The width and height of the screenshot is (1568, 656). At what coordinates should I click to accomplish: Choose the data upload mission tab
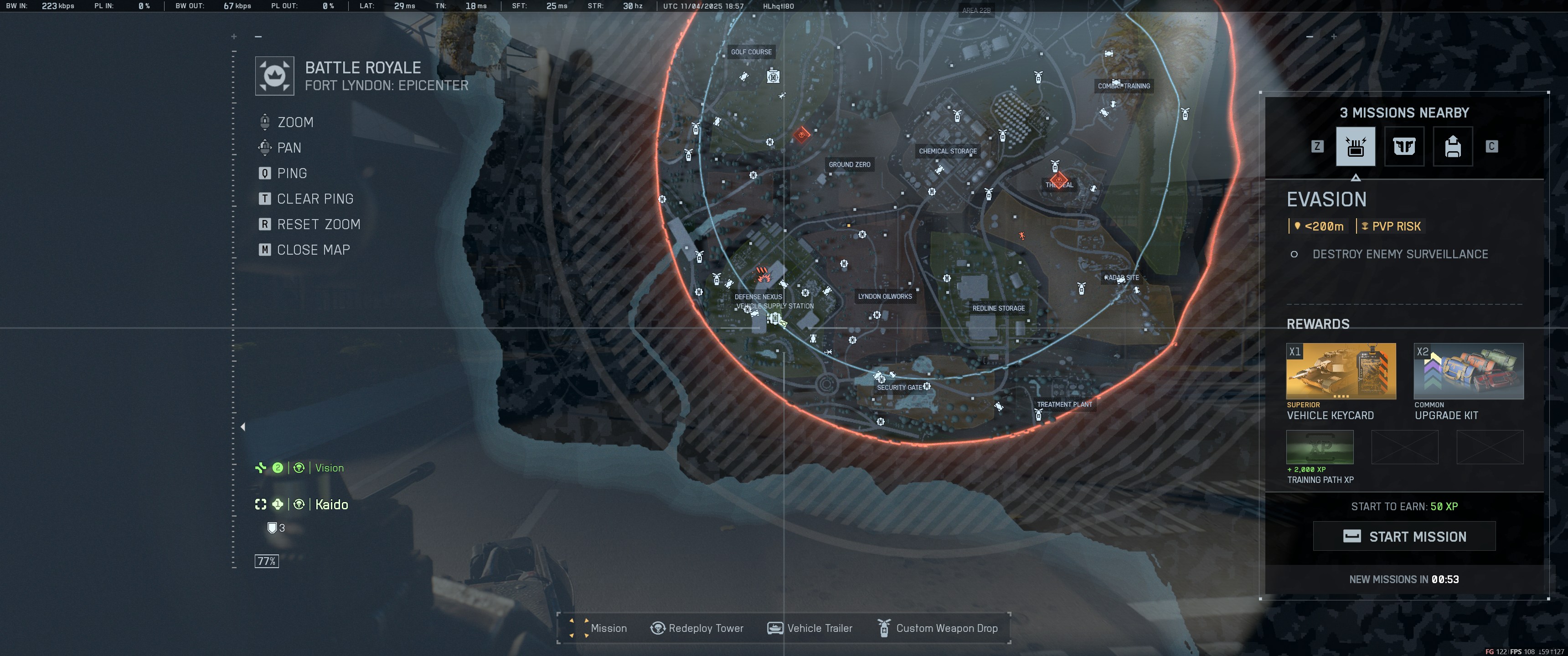(1452, 146)
